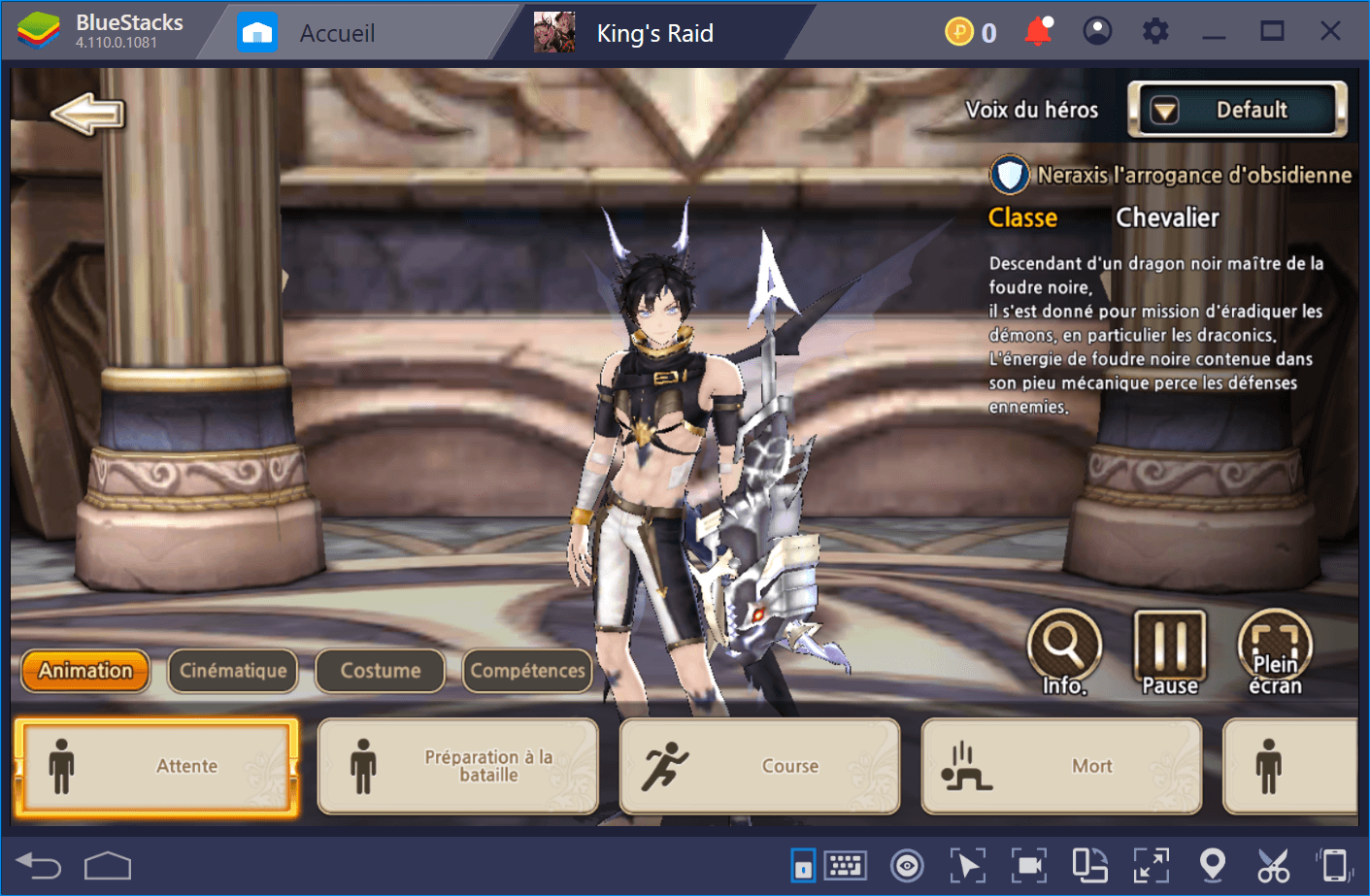
Task: Open the BlueStacks Accueil tab
Action: pyautogui.click(x=336, y=33)
